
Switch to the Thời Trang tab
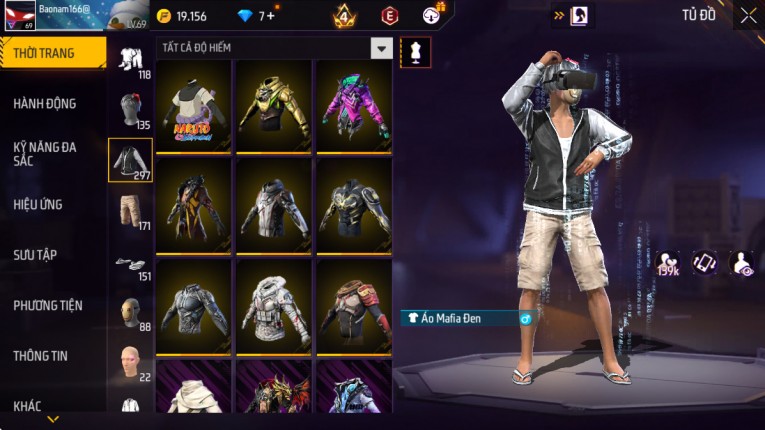coord(52,53)
